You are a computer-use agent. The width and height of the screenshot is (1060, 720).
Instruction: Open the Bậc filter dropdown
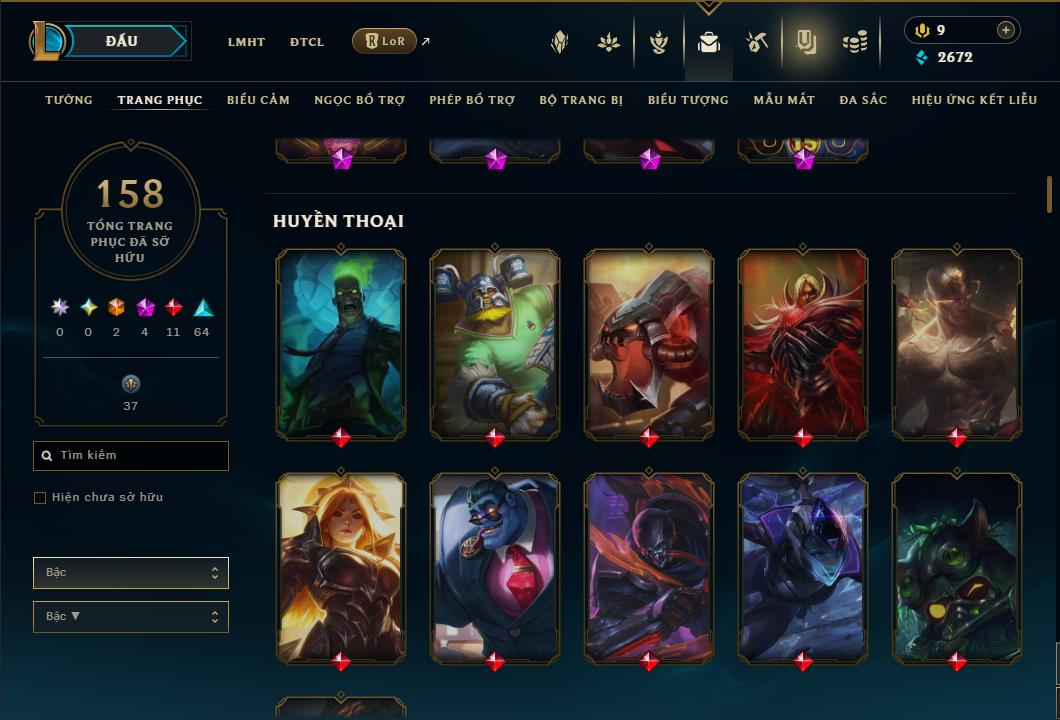point(131,573)
